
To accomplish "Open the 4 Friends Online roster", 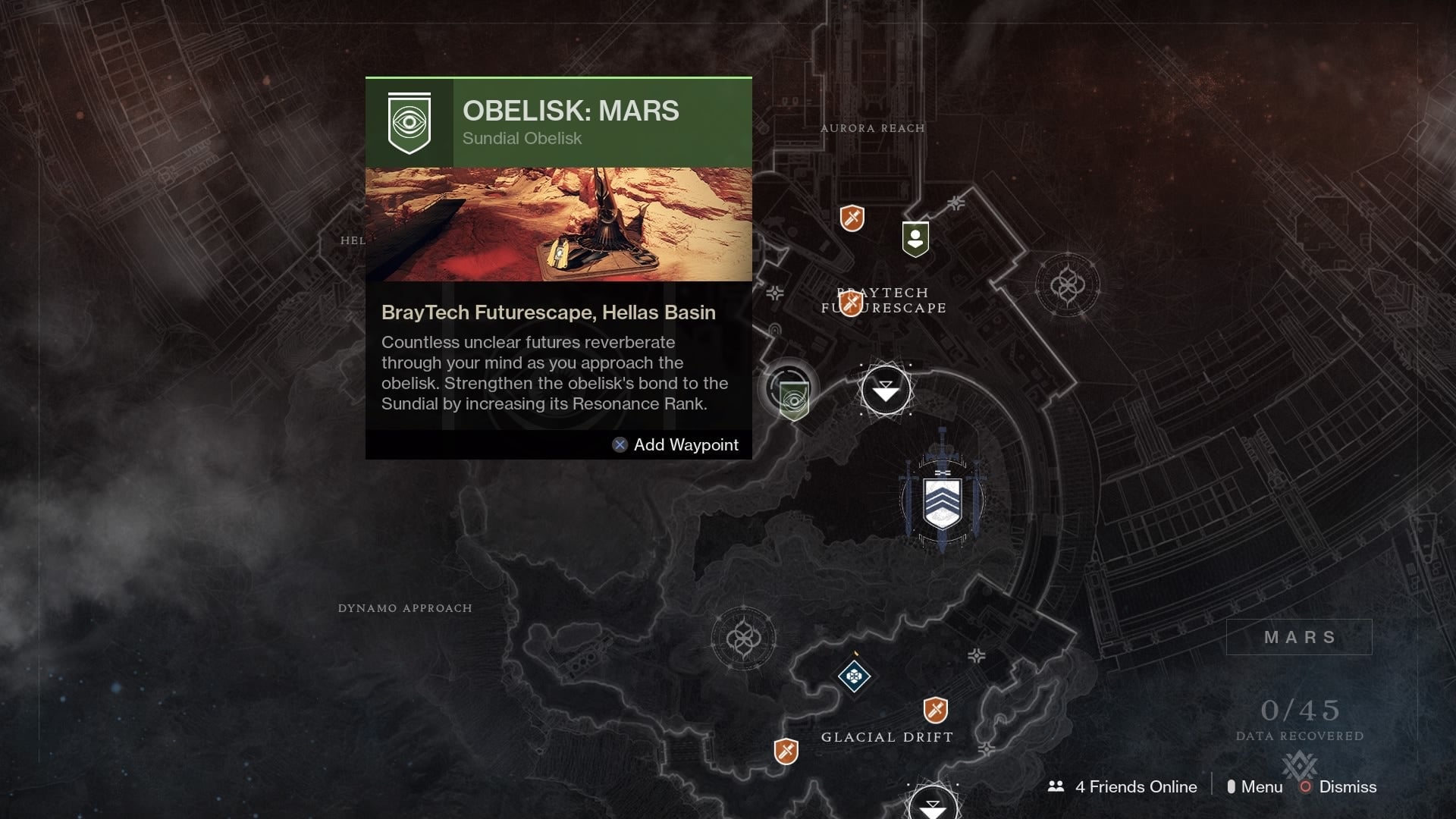I will coord(1122,787).
